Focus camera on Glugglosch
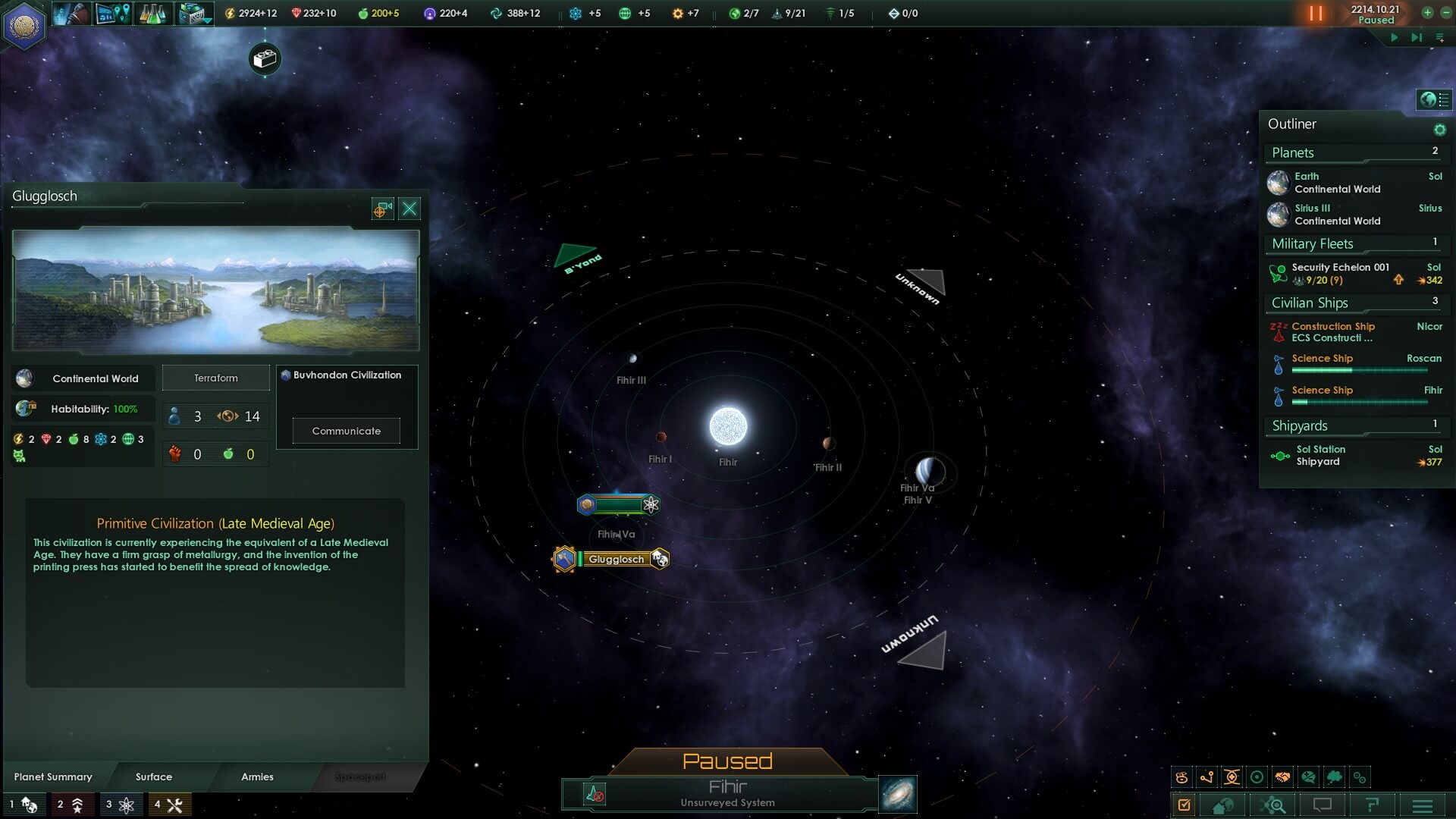This screenshot has width=1456, height=819. pos(383,209)
